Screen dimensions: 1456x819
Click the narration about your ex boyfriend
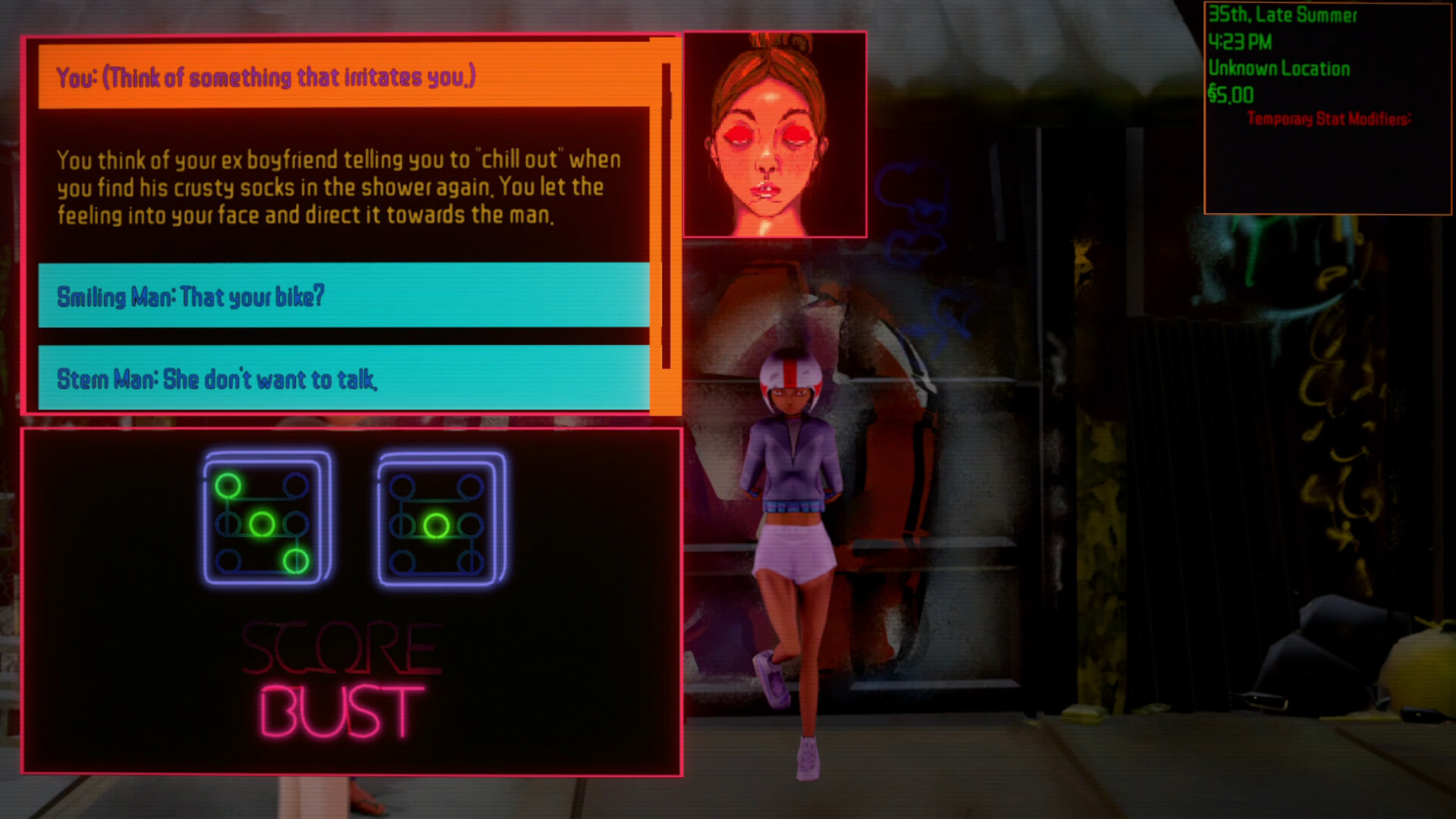(343, 187)
